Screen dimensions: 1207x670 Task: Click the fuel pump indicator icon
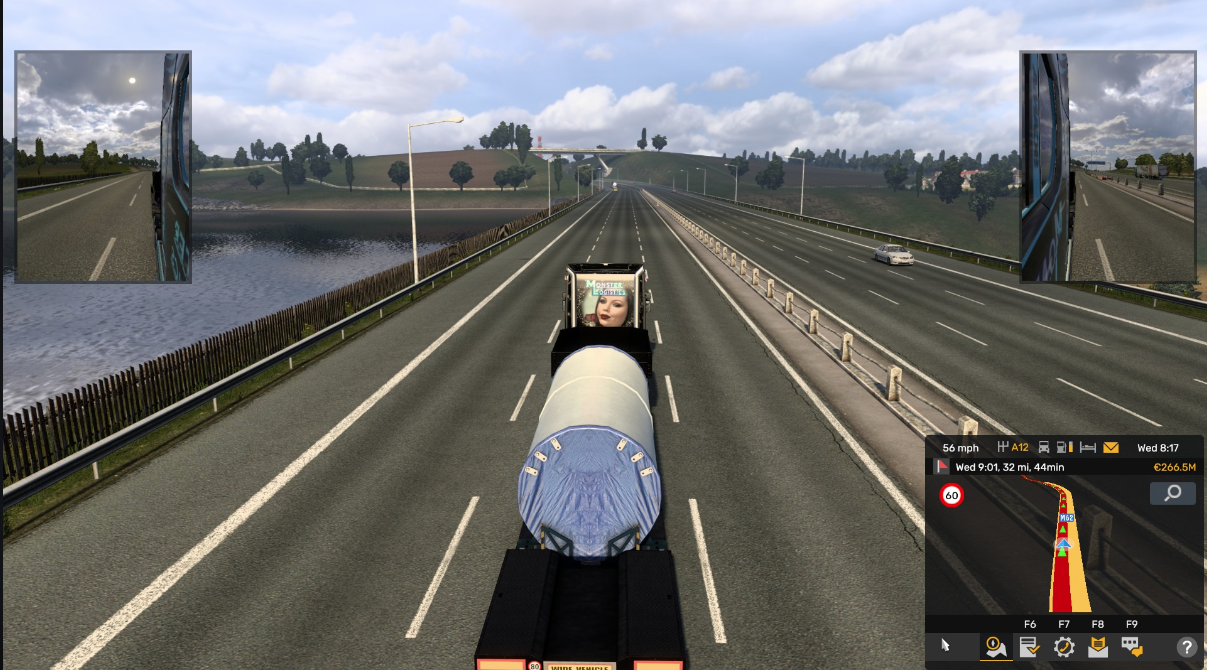tap(1066, 448)
